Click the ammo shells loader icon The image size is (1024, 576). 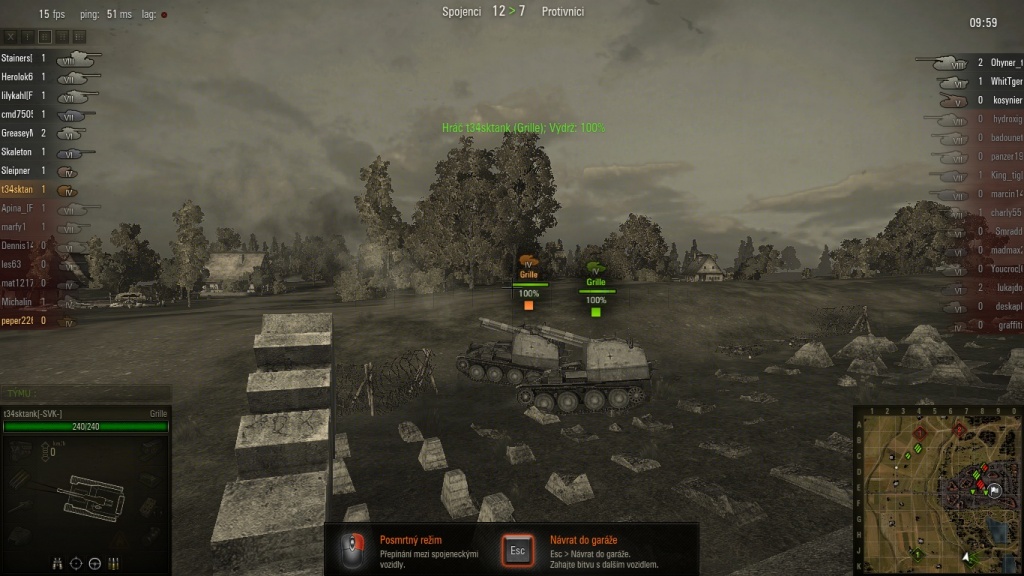[114, 564]
